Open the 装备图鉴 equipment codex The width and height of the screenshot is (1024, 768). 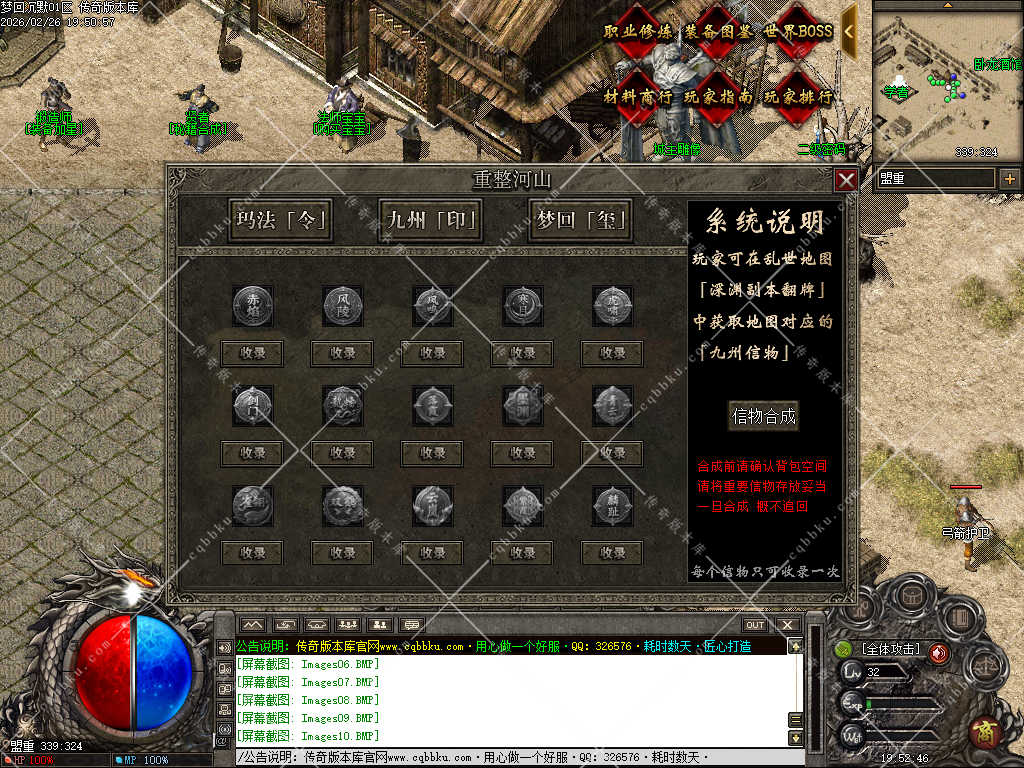tap(717, 31)
